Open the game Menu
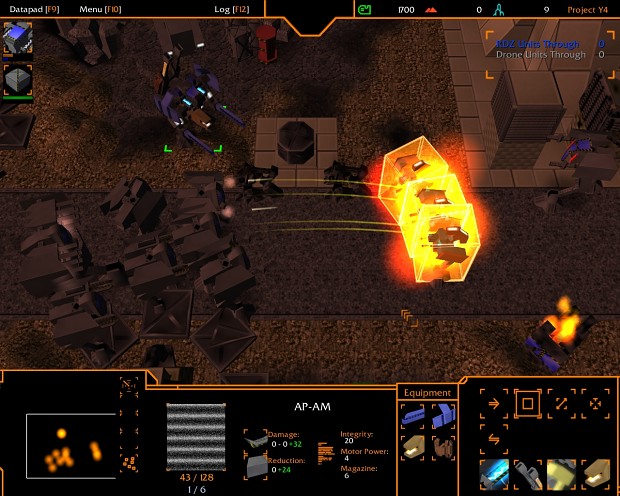The width and height of the screenshot is (620, 496). 99,9
